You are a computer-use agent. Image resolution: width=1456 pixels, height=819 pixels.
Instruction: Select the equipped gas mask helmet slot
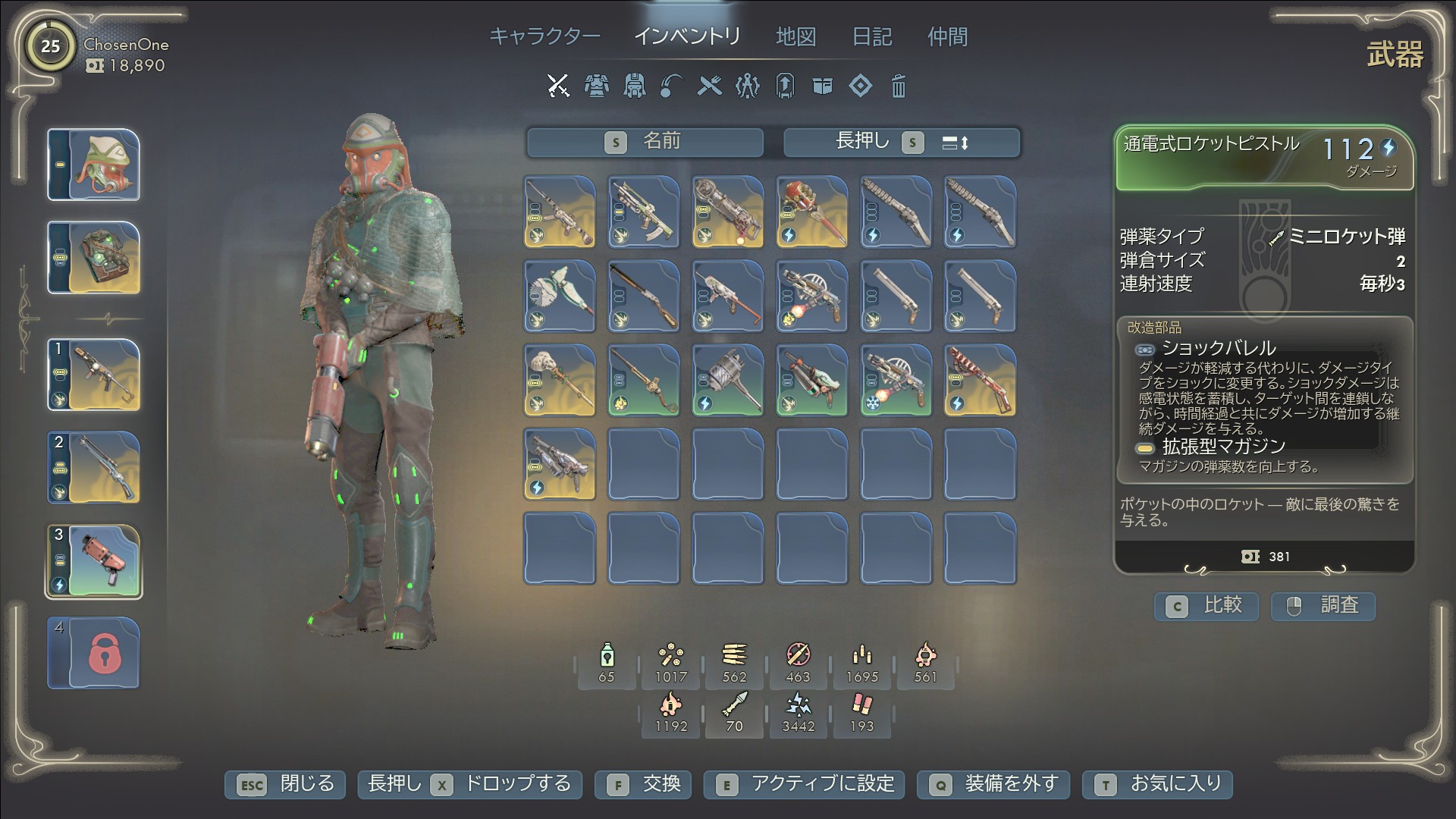94,165
